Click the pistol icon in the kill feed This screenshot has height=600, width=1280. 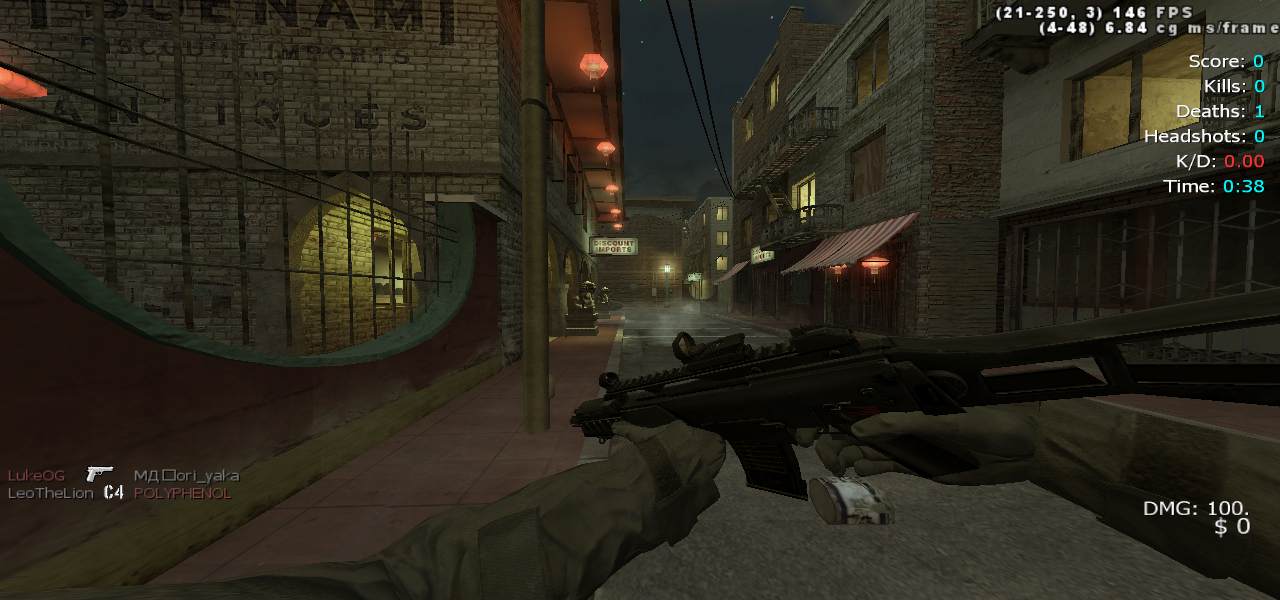99,474
